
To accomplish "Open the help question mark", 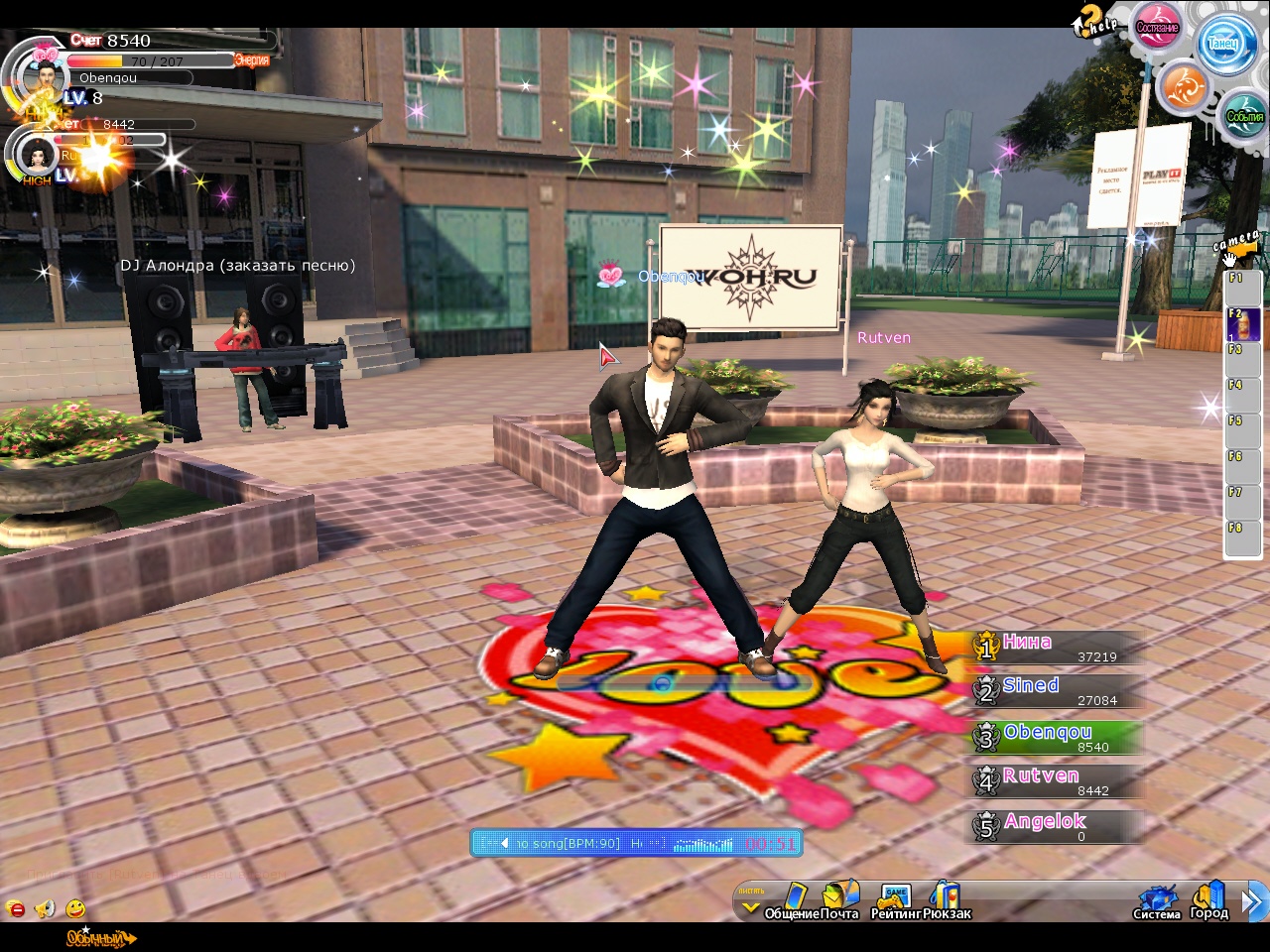I will click(x=1092, y=18).
